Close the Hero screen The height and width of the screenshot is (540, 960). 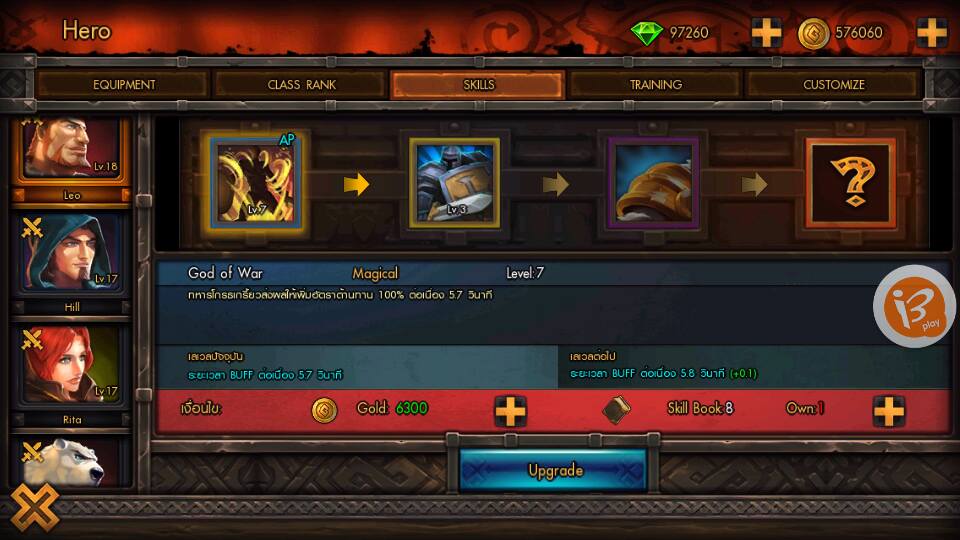click(35, 508)
